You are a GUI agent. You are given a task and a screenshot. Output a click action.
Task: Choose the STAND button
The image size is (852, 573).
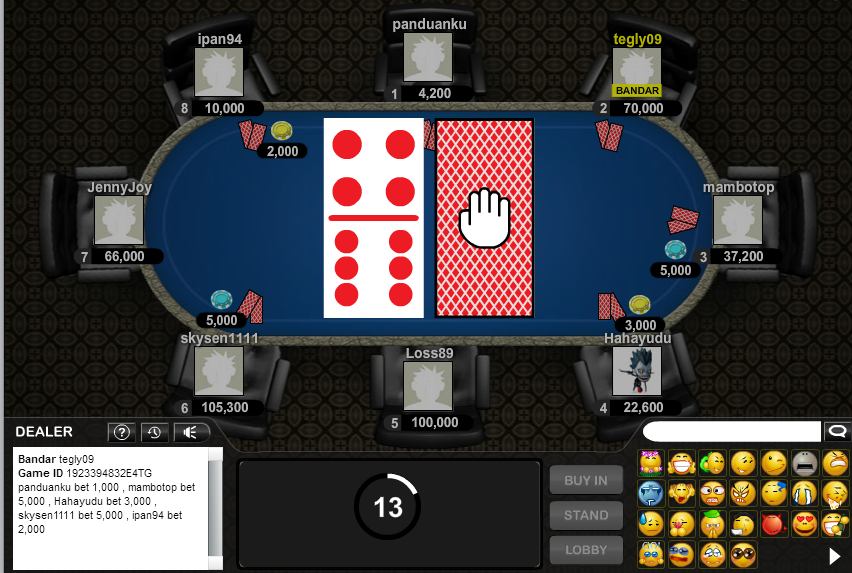pos(586,515)
